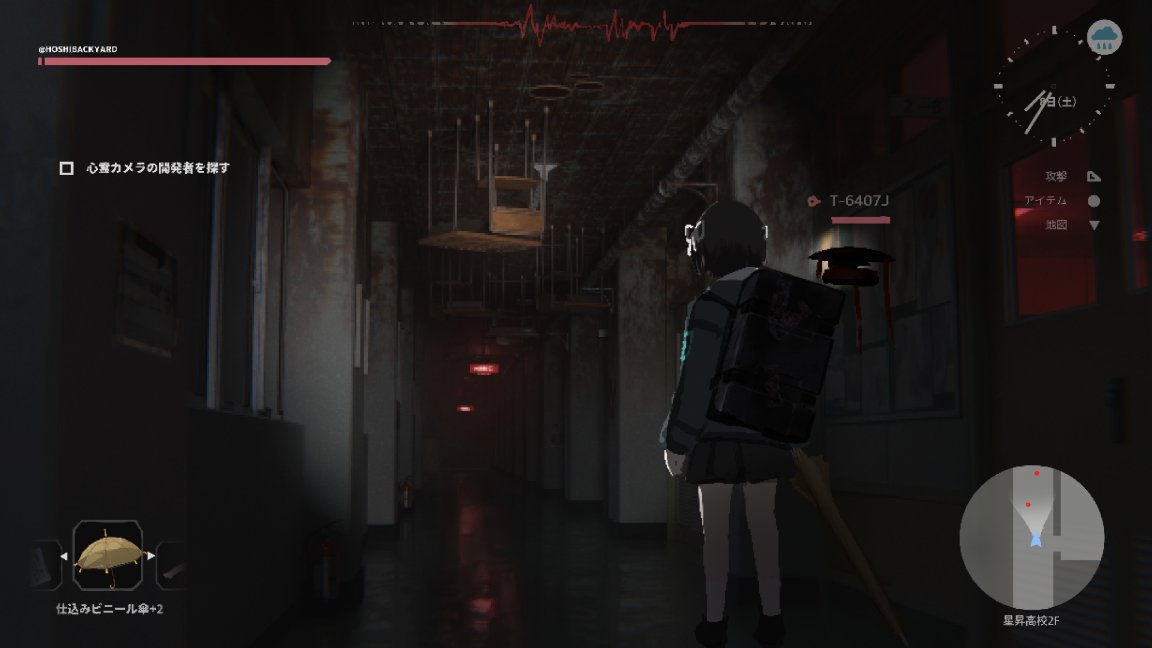
Task: Select the T-6407J enemy target label
Action: [859, 201]
